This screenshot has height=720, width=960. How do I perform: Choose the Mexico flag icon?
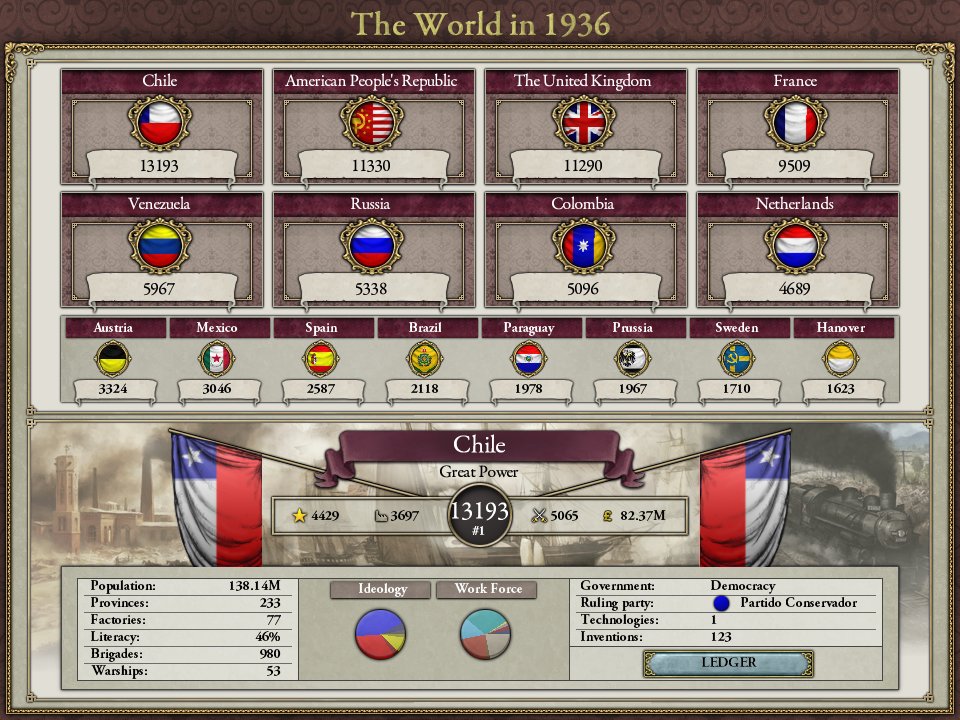216,358
